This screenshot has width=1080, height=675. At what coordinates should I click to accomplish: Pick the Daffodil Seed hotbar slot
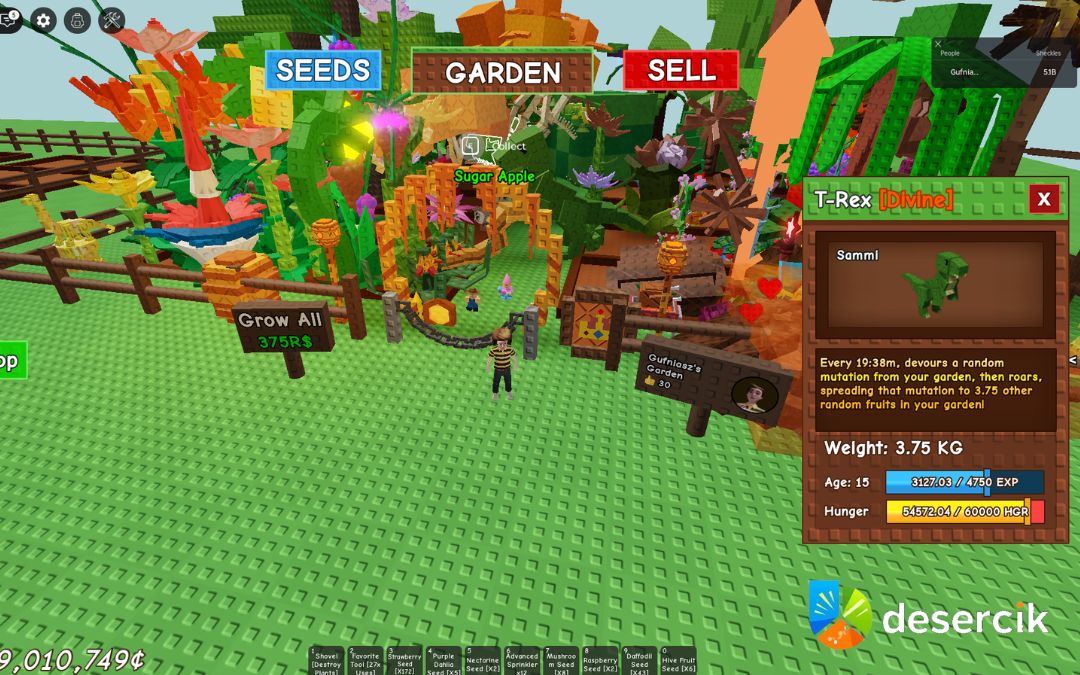tap(638, 661)
